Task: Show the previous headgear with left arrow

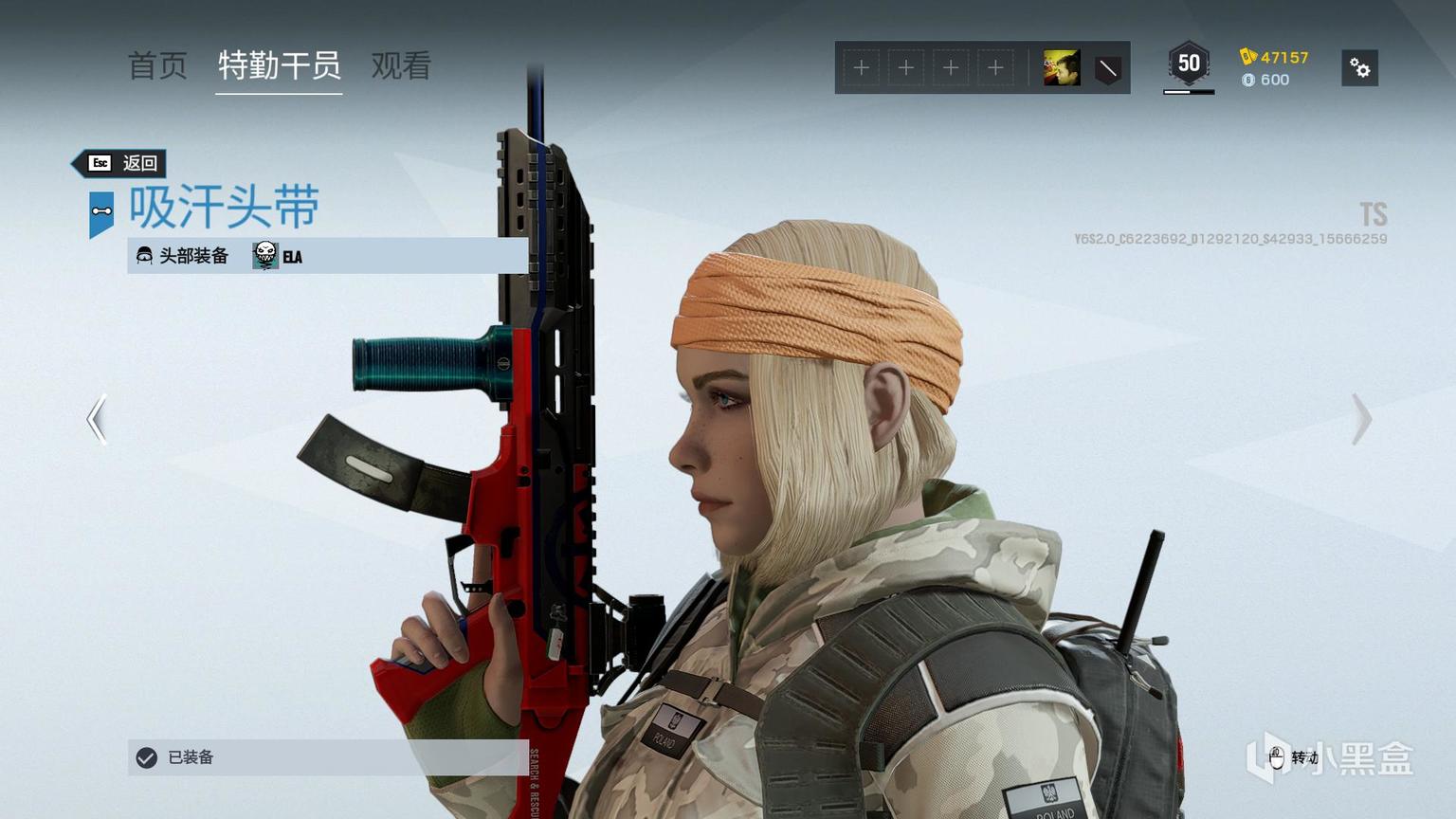Action: [x=97, y=419]
